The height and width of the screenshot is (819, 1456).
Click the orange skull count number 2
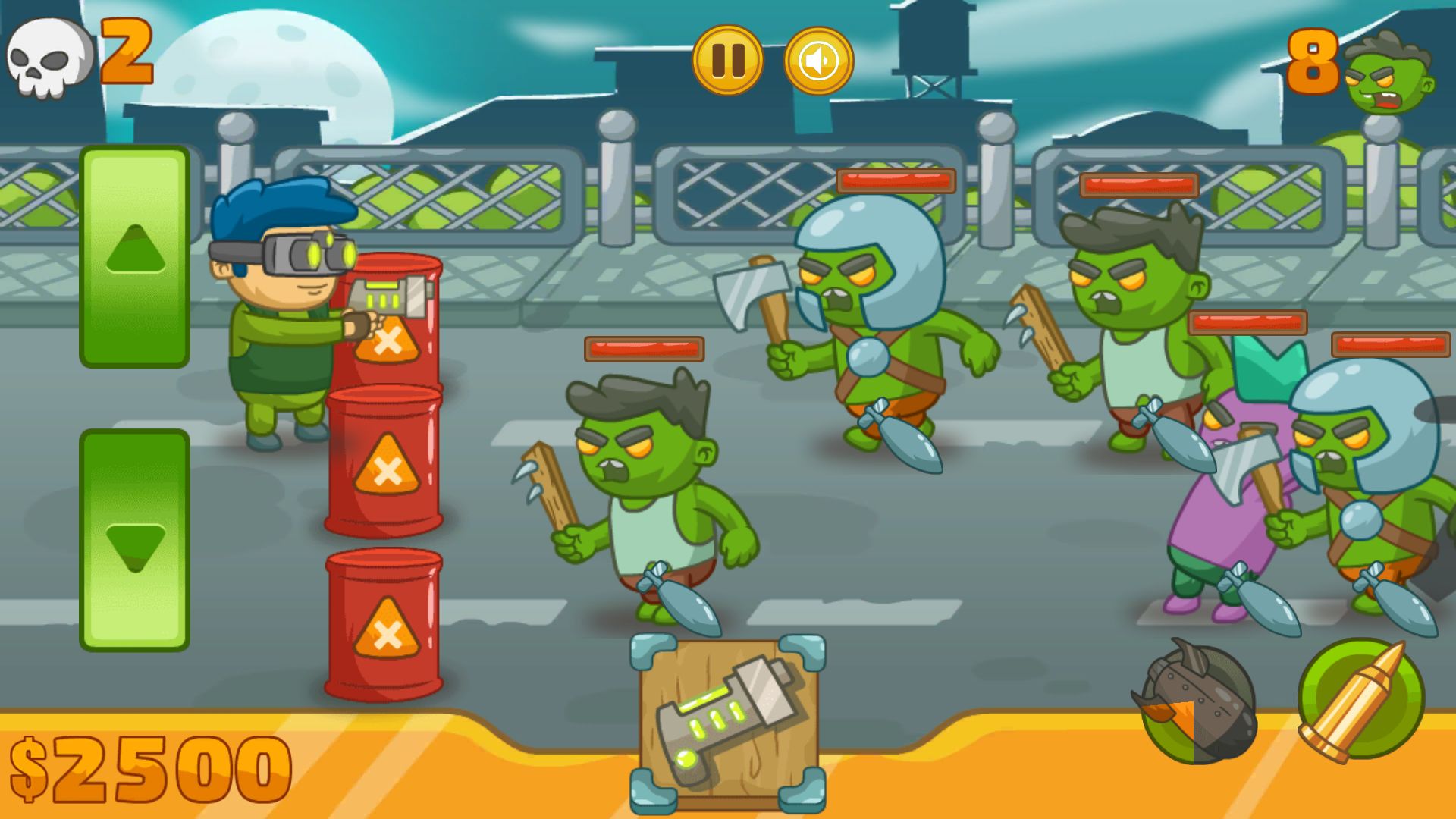coord(127,53)
